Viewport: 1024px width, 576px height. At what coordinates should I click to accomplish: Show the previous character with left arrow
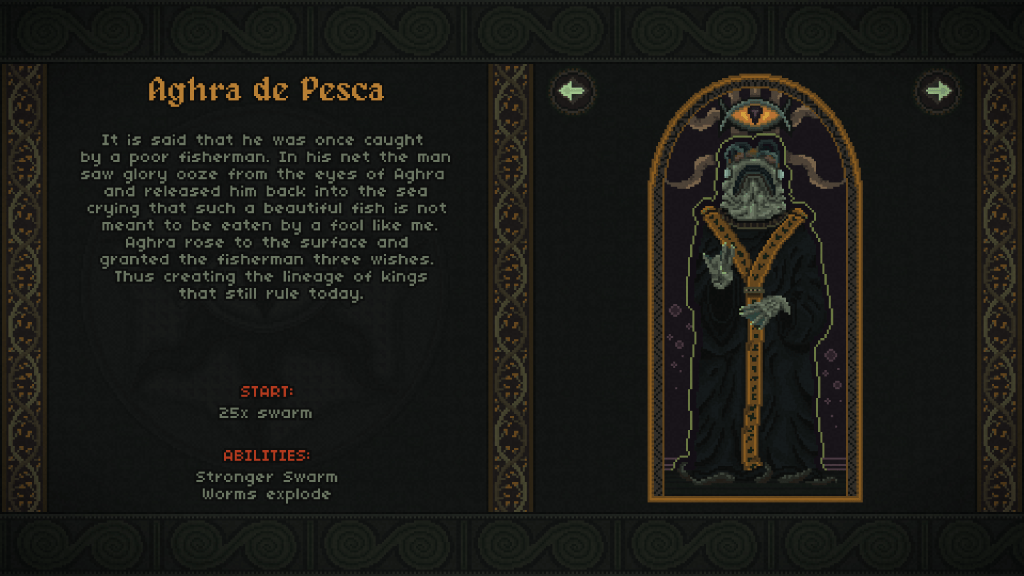click(572, 92)
